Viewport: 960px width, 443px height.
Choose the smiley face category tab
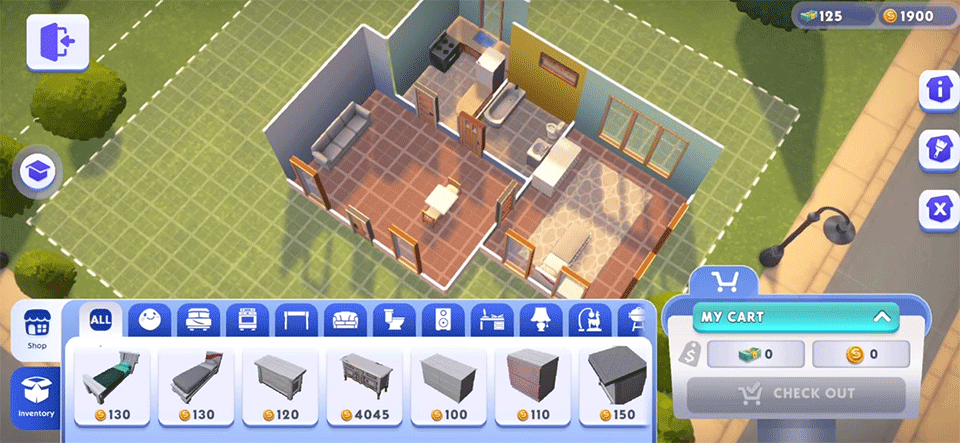point(149,320)
